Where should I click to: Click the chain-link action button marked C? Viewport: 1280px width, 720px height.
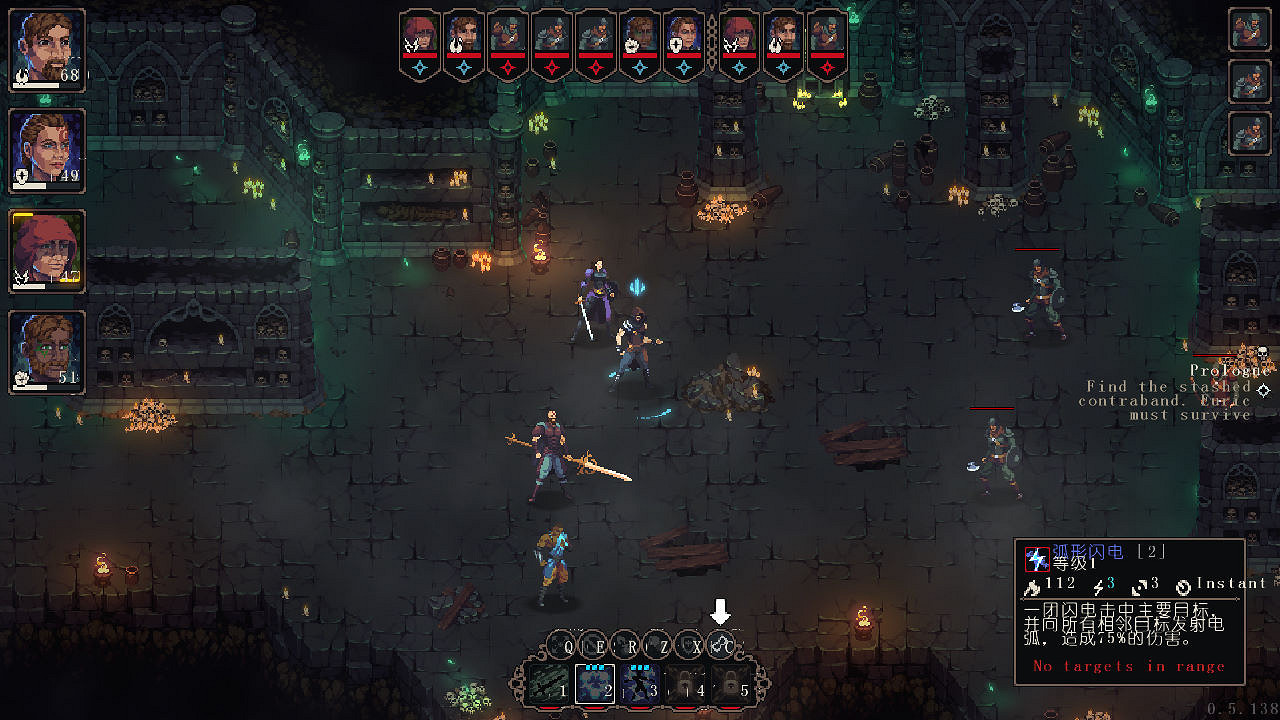point(721,646)
